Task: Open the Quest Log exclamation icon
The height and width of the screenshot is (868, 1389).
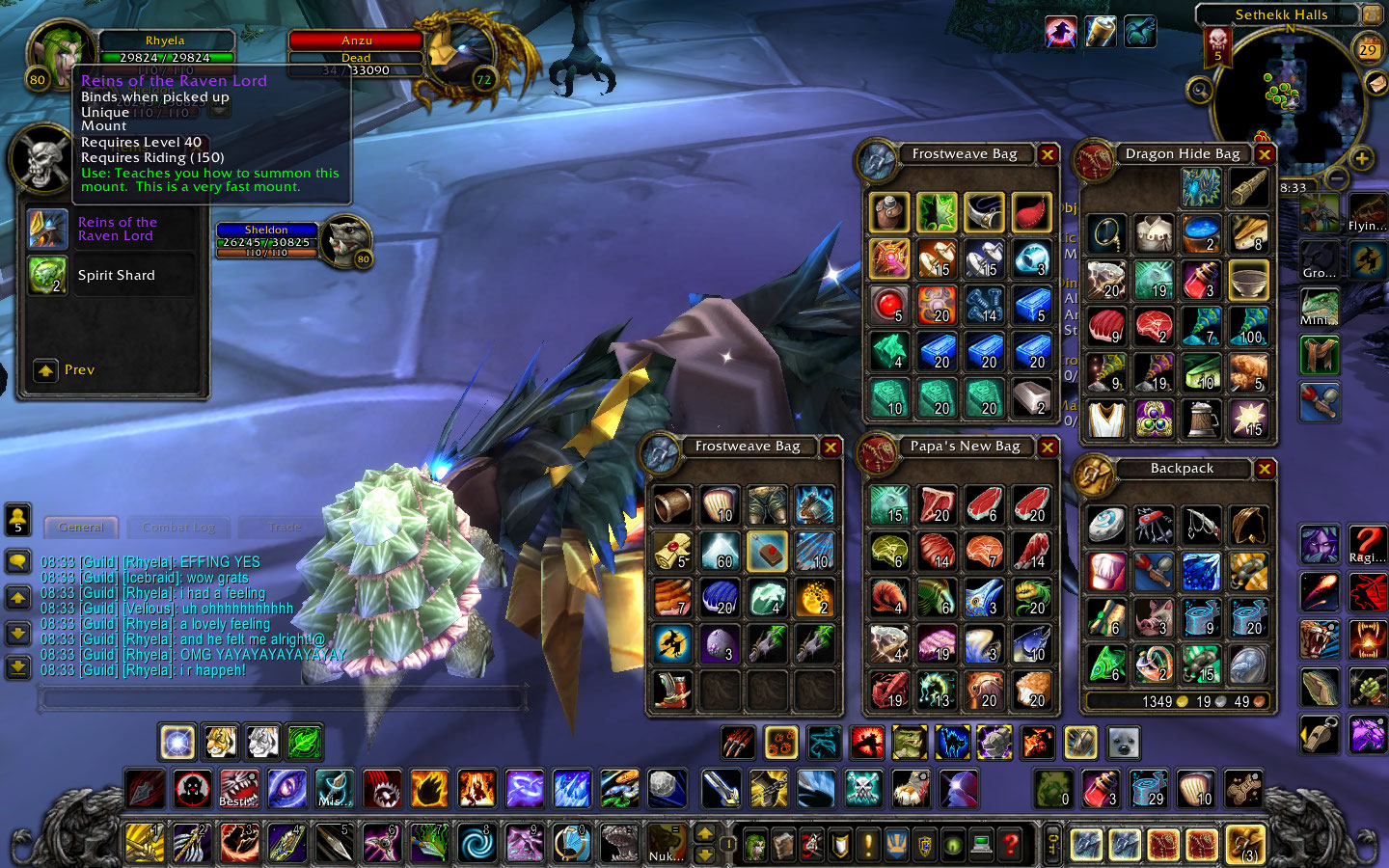Action: [x=867, y=844]
